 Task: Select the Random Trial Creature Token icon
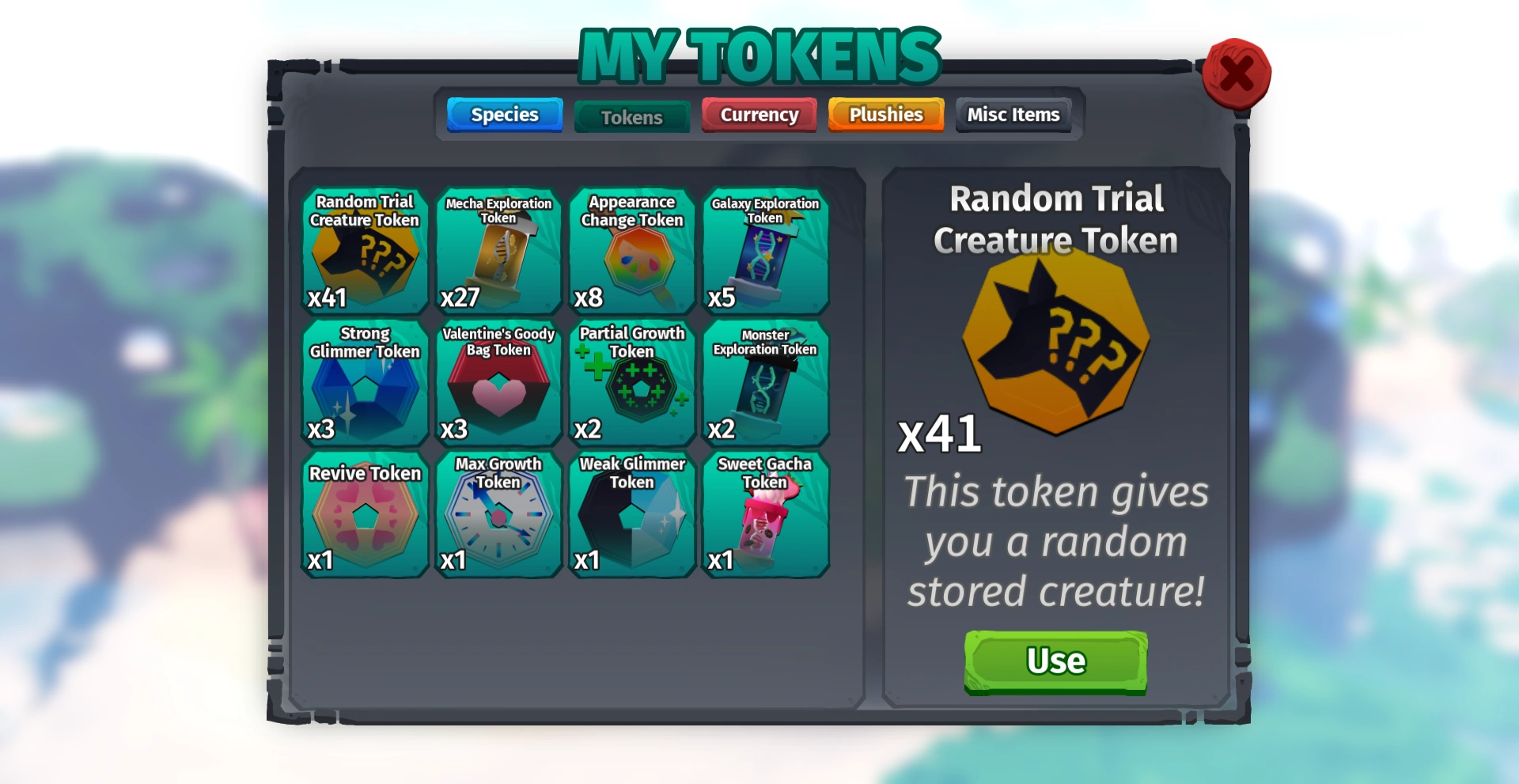pyautogui.click(x=364, y=252)
